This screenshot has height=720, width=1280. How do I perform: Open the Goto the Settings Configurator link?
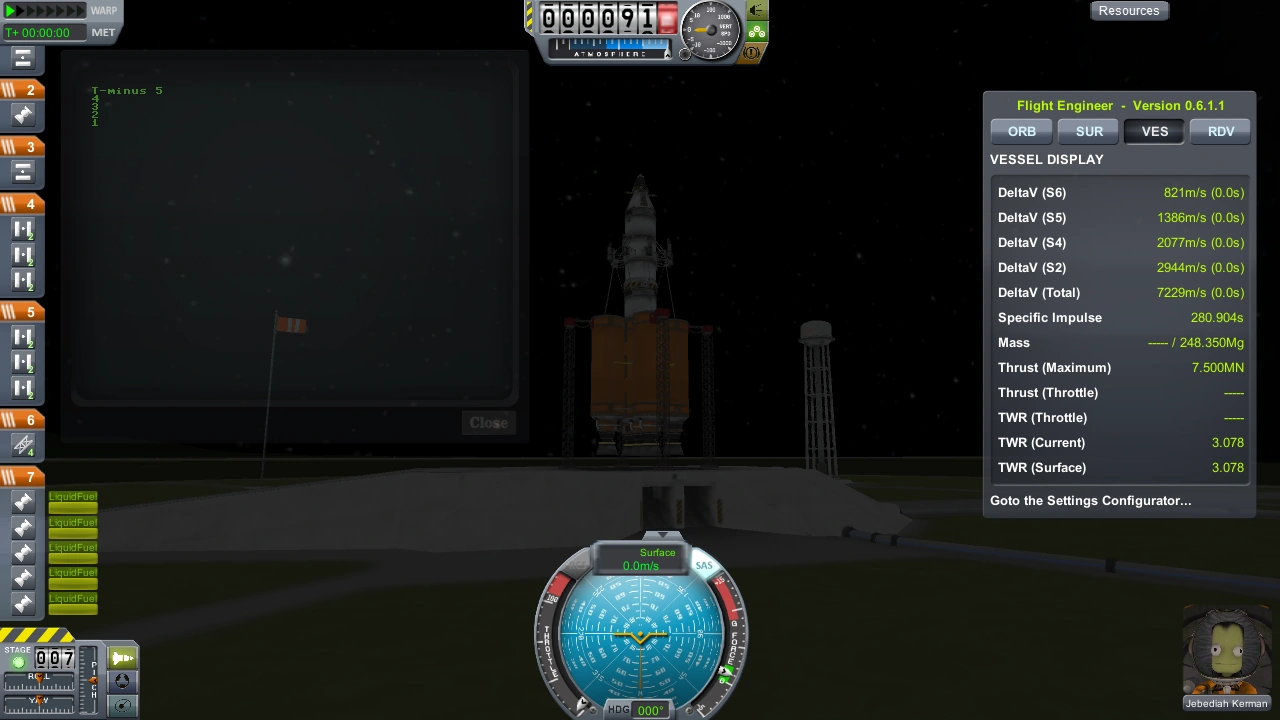point(1090,500)
